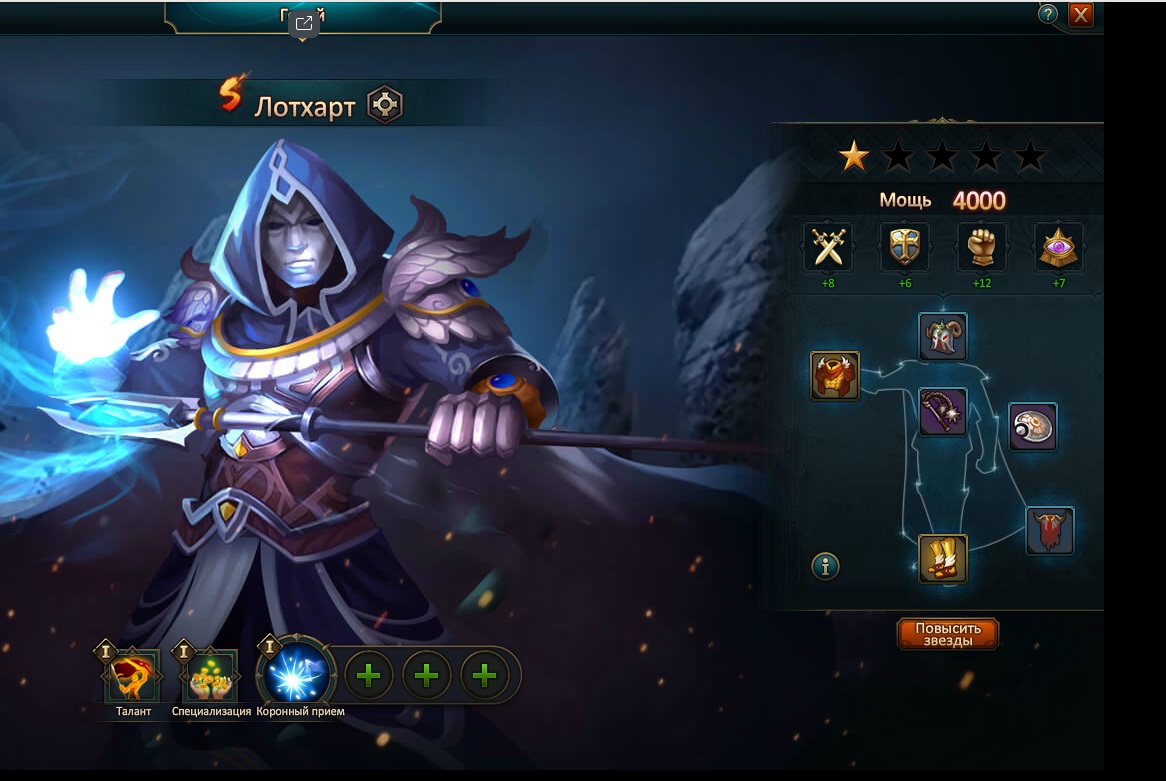Pick the golden boots slot
This screenshot has width=1166, height=781.
[x=943, y=559]
